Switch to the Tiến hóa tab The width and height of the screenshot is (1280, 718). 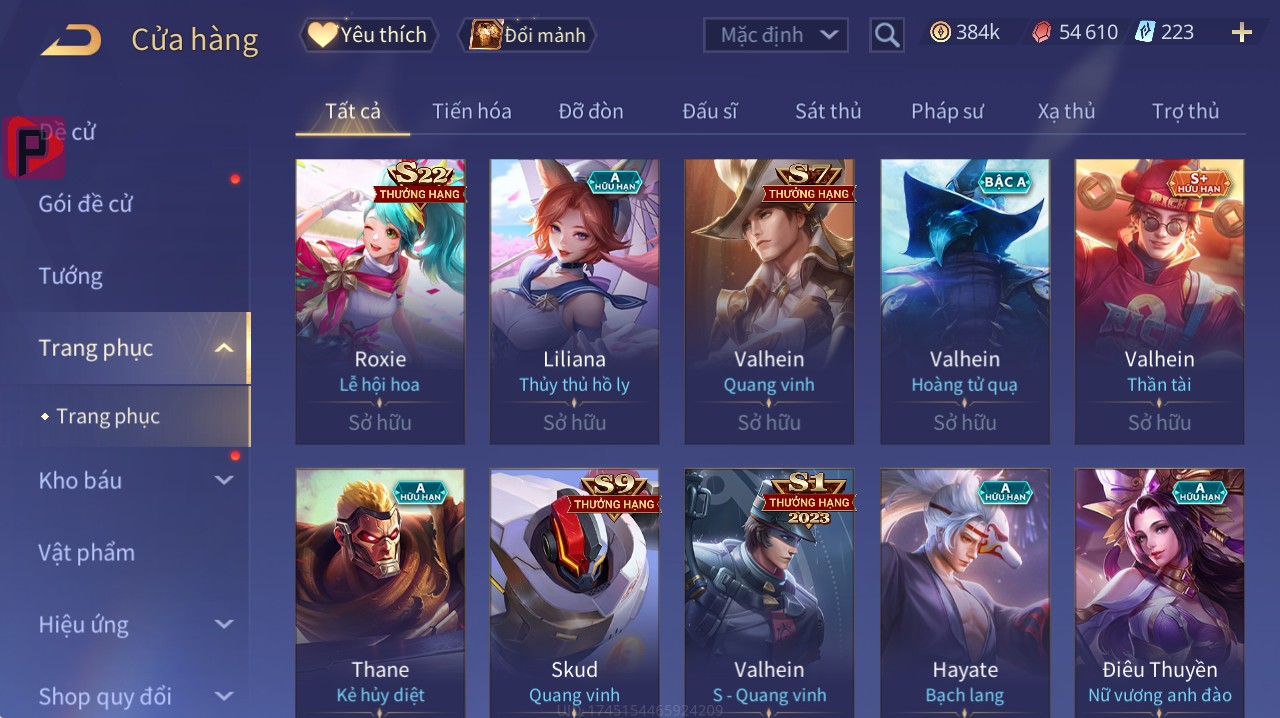click(x=471, y=111)
